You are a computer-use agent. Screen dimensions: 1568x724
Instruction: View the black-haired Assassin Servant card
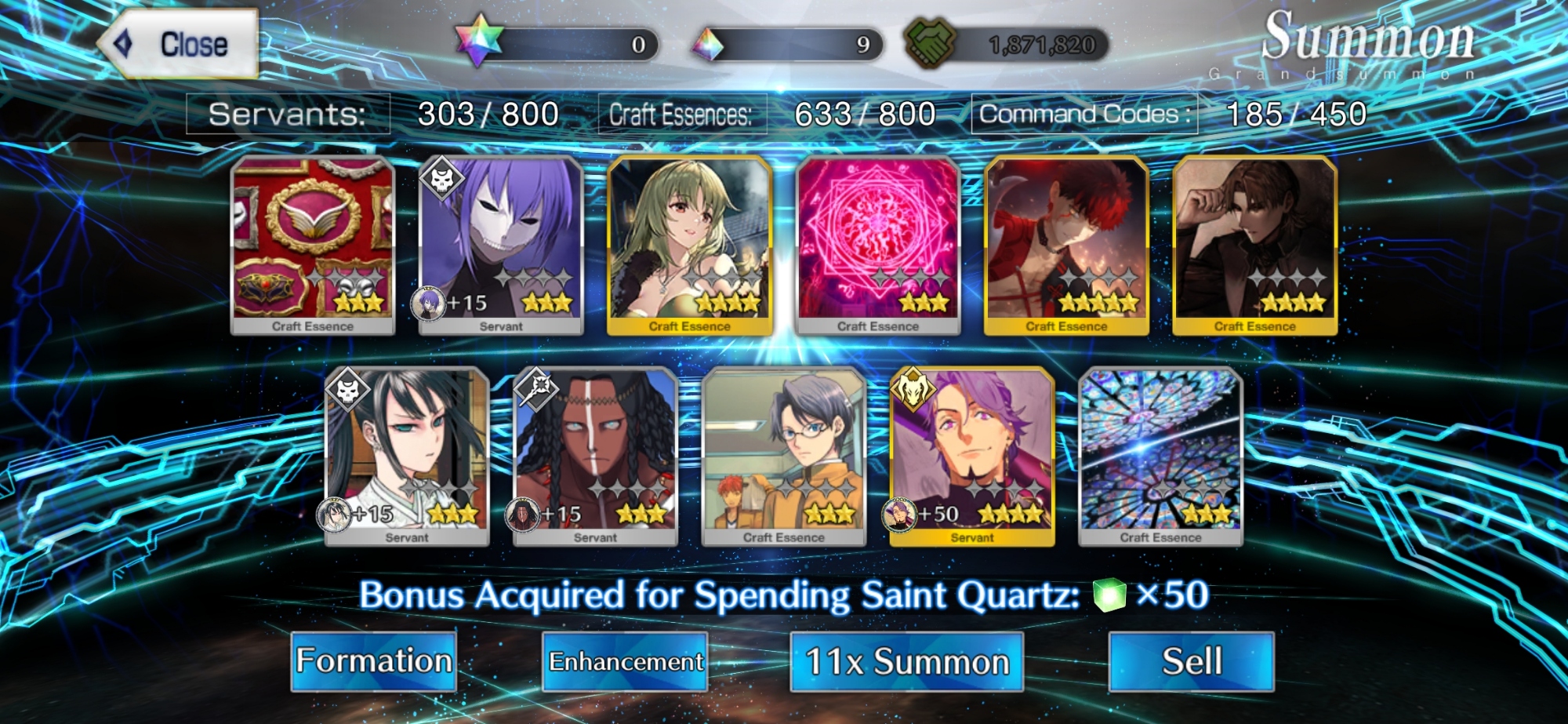pos(407,455)
